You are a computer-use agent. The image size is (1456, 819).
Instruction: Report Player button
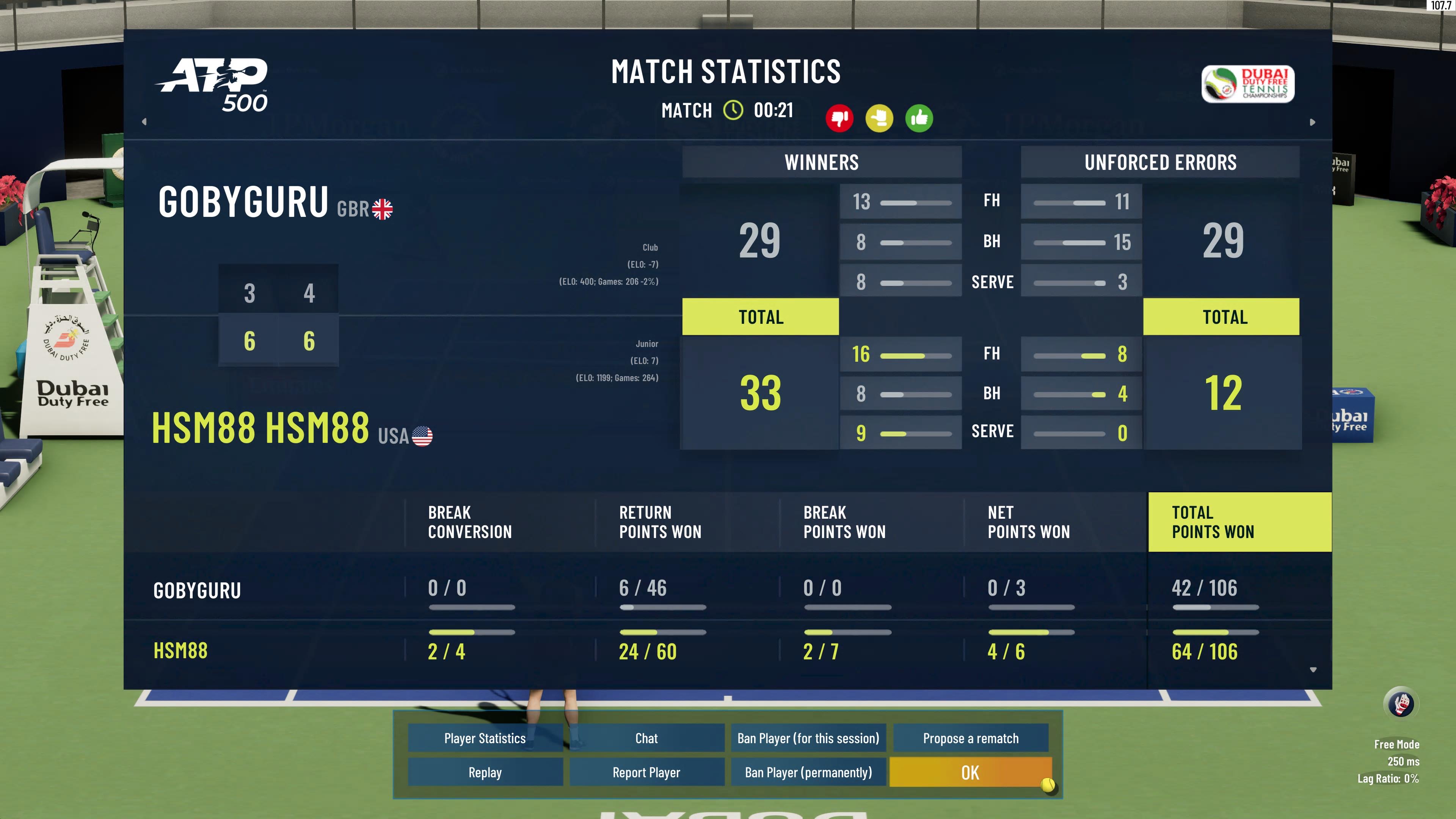click(646, 772)
